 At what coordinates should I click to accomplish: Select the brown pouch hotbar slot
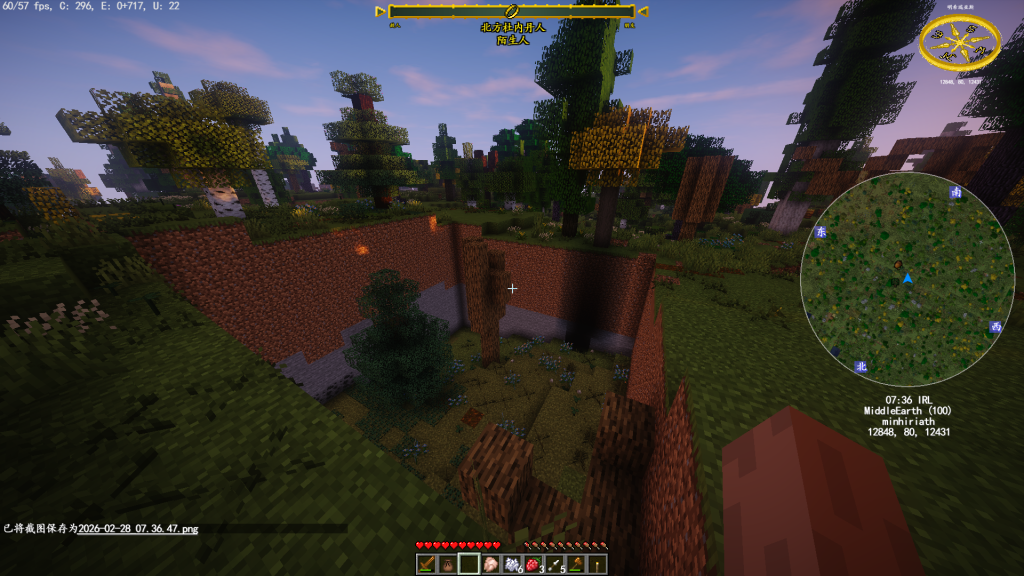447,564
